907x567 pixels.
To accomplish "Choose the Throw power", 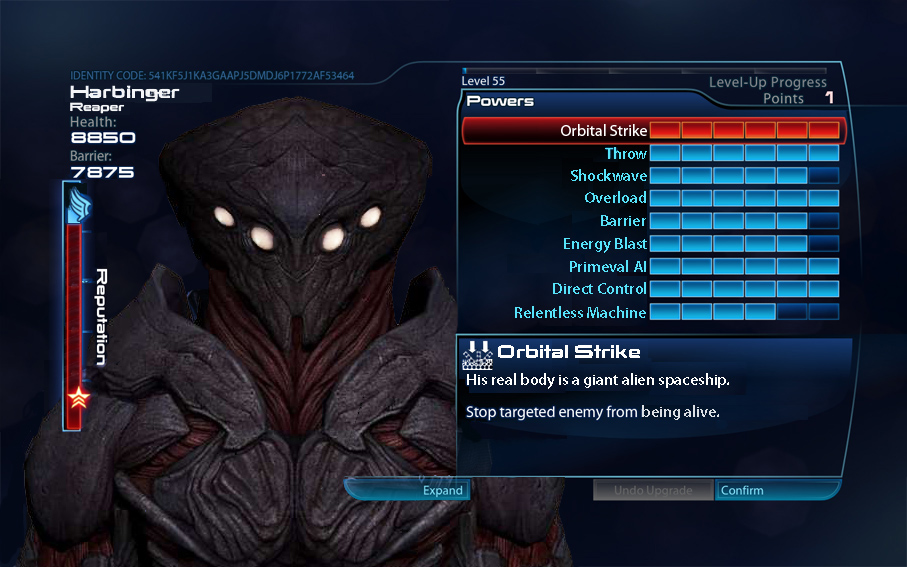I will (x=625, y=154).
